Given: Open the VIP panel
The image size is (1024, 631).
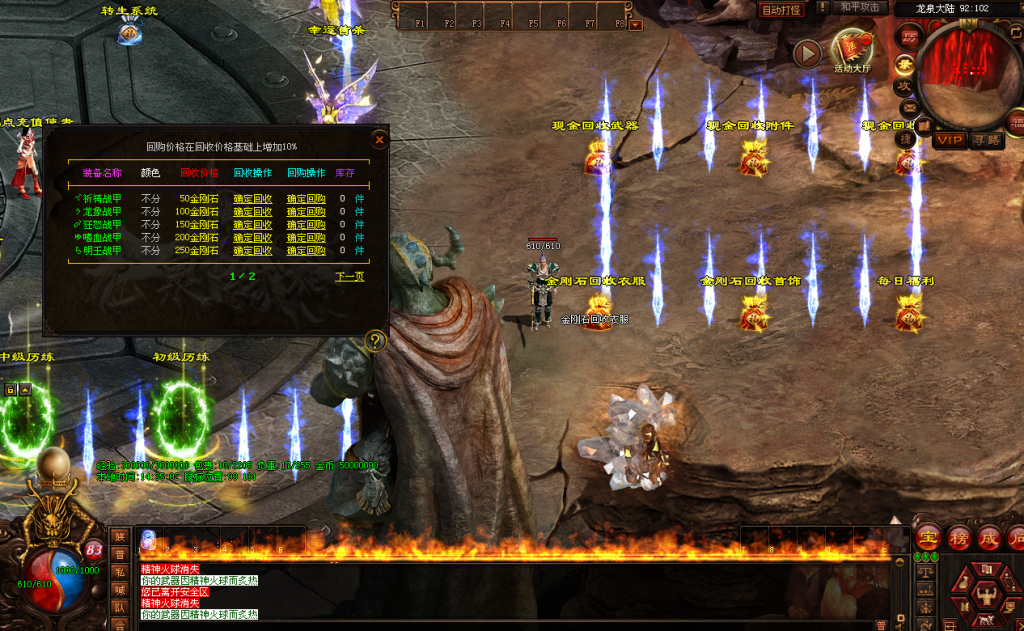Looking at the screenshot, I should 949,141.
